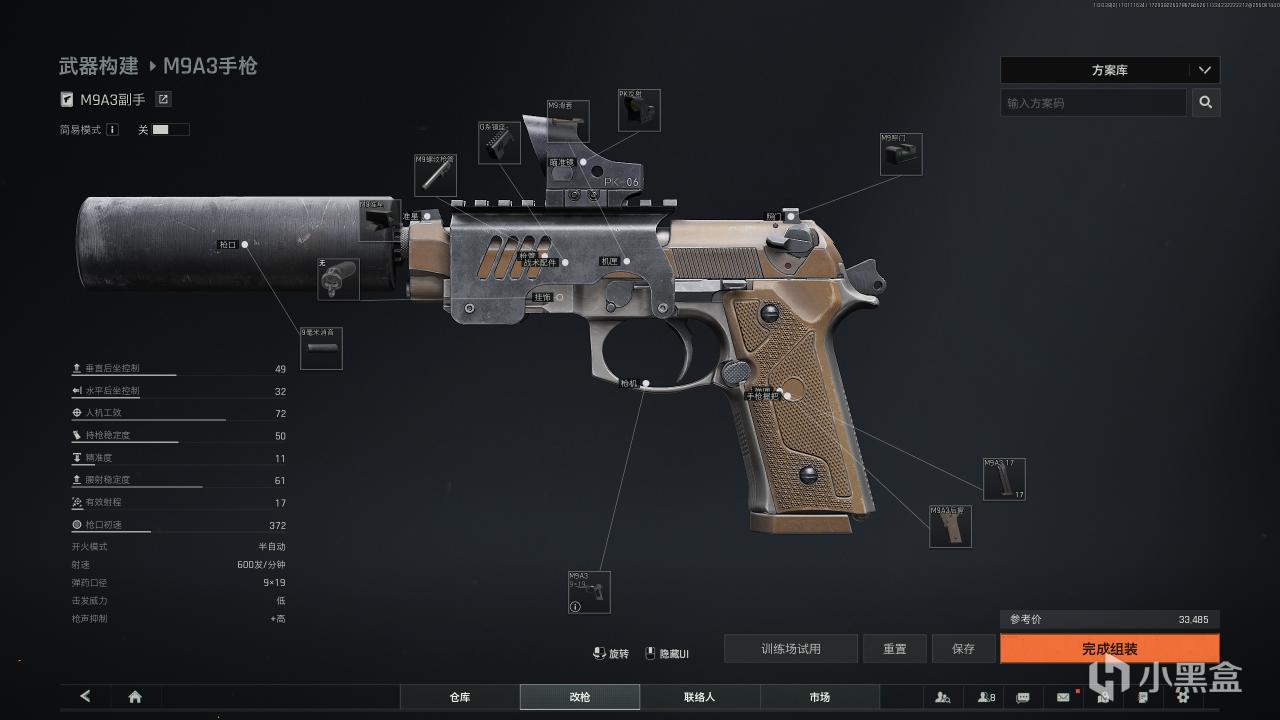Click the orange 完成组装 button

(x=1109, y=649)
